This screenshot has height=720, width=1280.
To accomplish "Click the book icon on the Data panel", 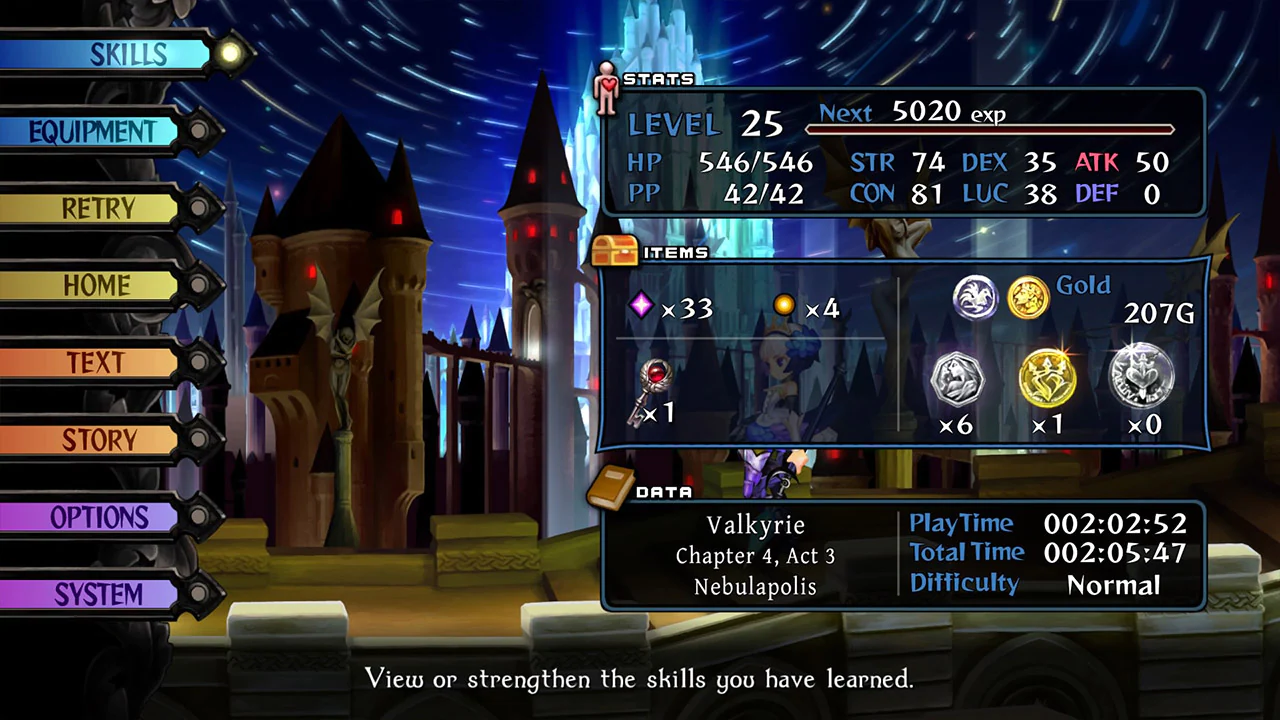I will (x=613, y=490).
